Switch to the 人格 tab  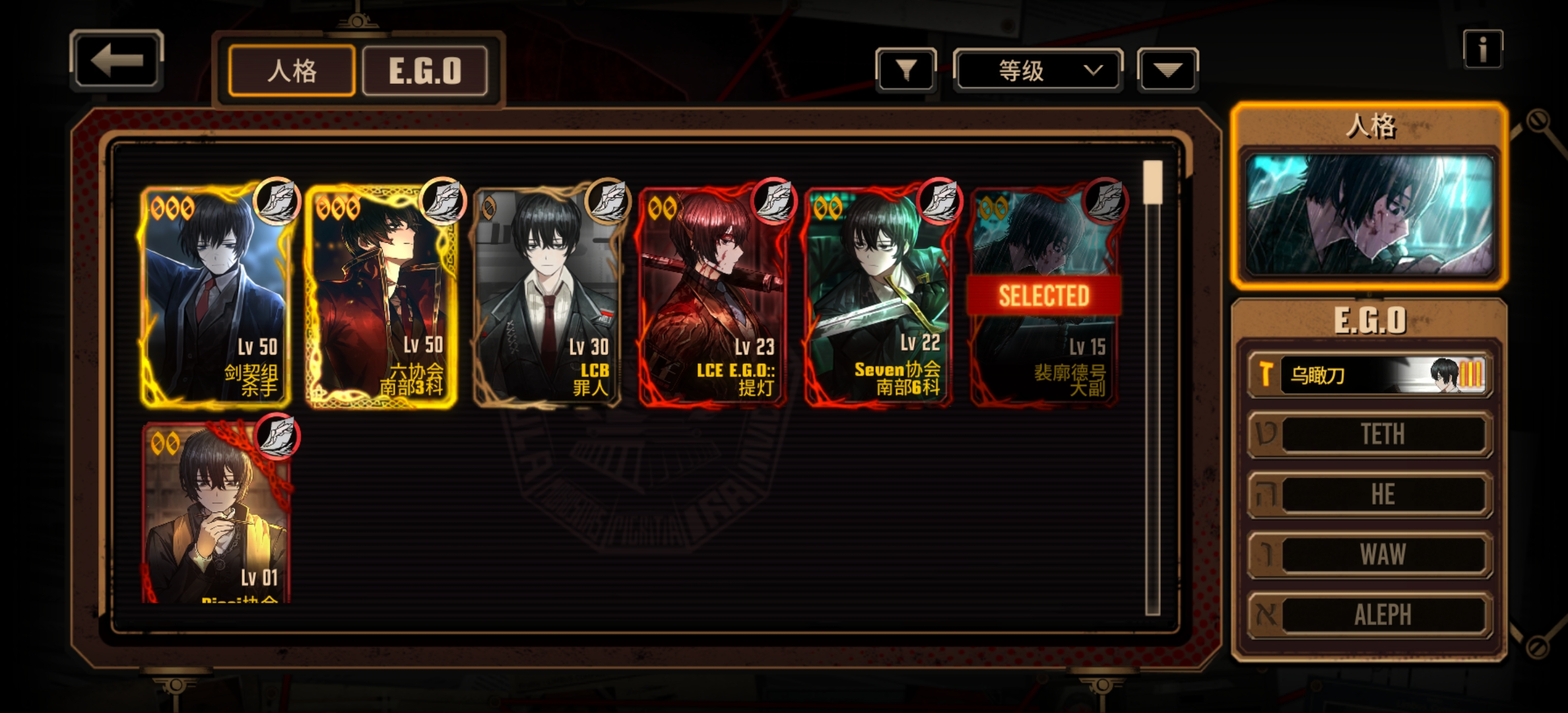[x=292, y=71]
